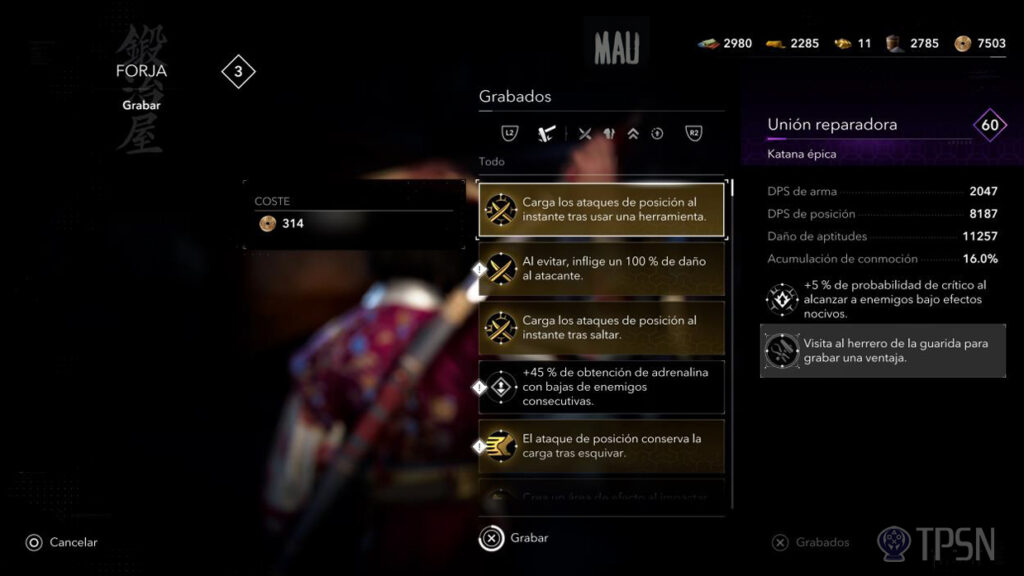Select the +5 % critical chance perk
The image size is (1024, 576).
pyautogui.click(x=883, y=299)
